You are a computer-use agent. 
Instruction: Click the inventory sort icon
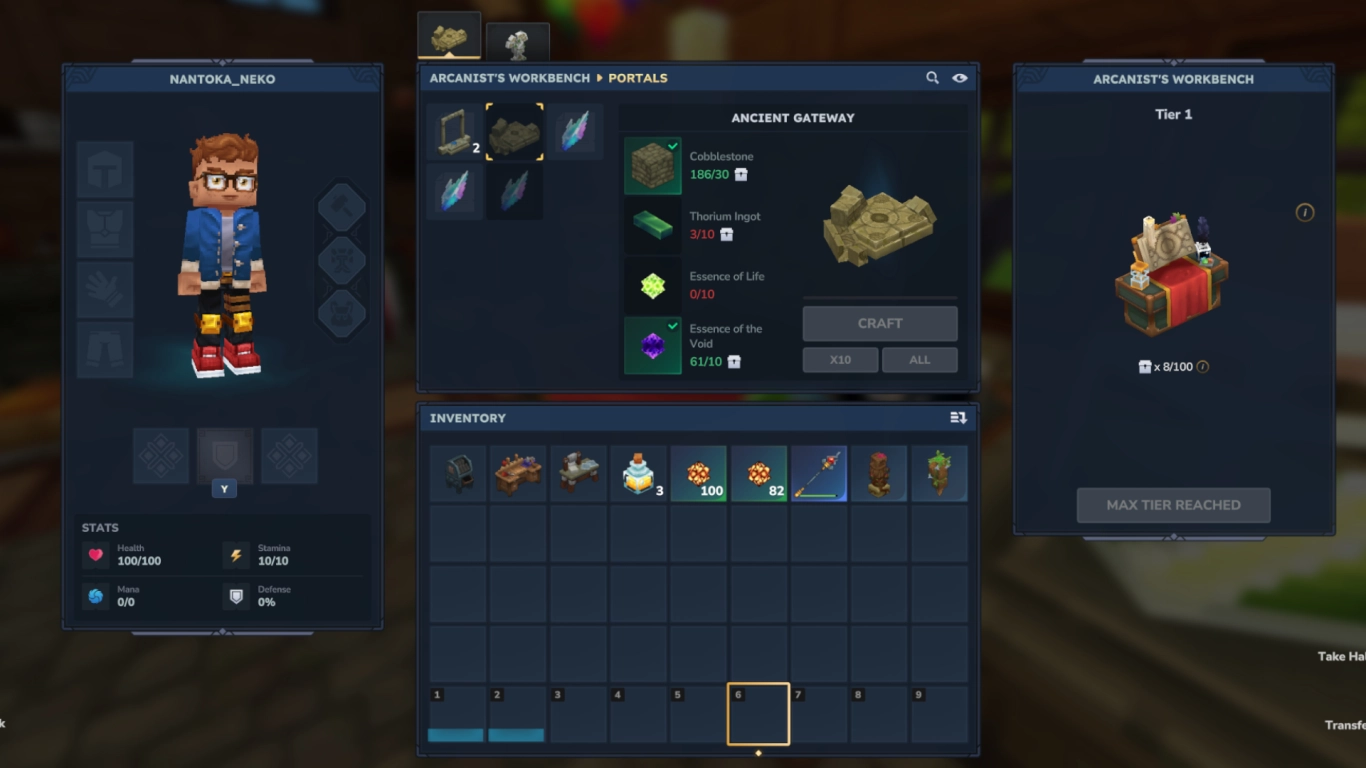(961, 418)
